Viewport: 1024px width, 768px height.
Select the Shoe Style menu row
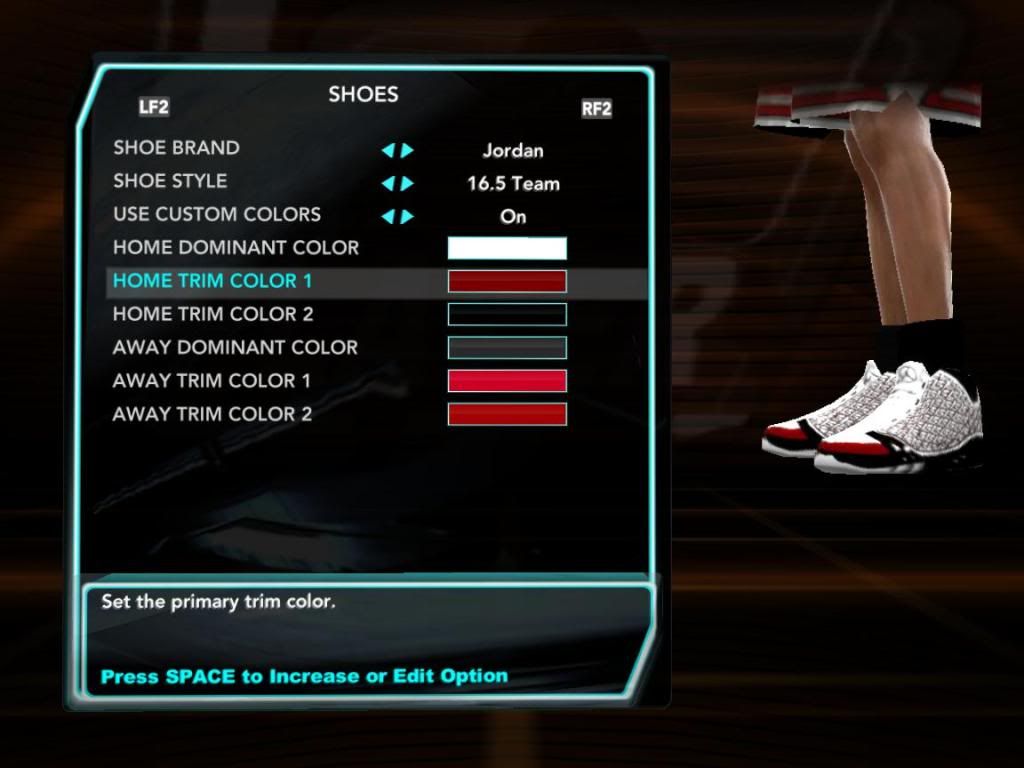[x=170, y=181]
